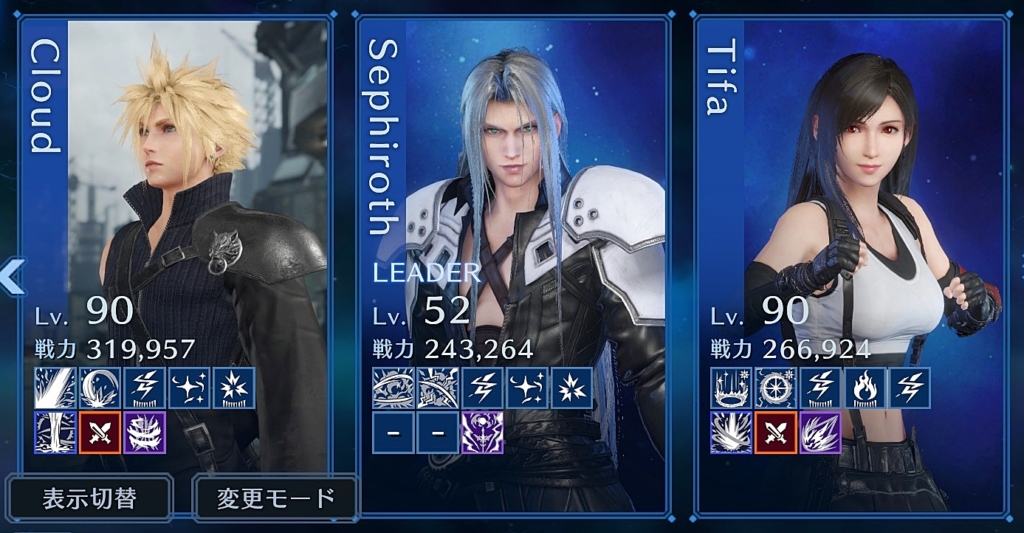Choose Tifa's flame ability icon
1024x533 pixels.
click(865, 387)
